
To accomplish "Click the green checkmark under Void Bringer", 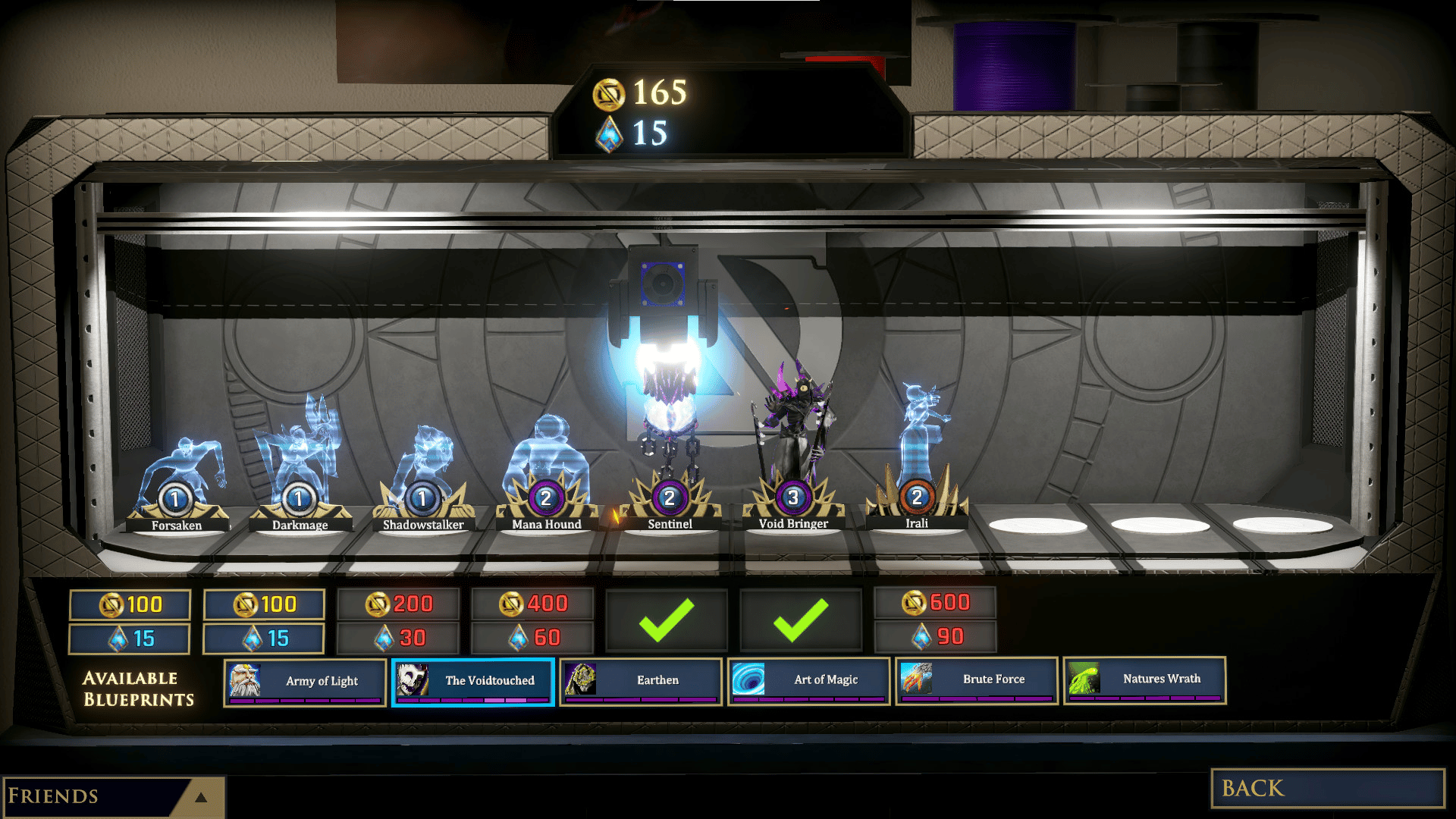I will click(x=801, y=620).
